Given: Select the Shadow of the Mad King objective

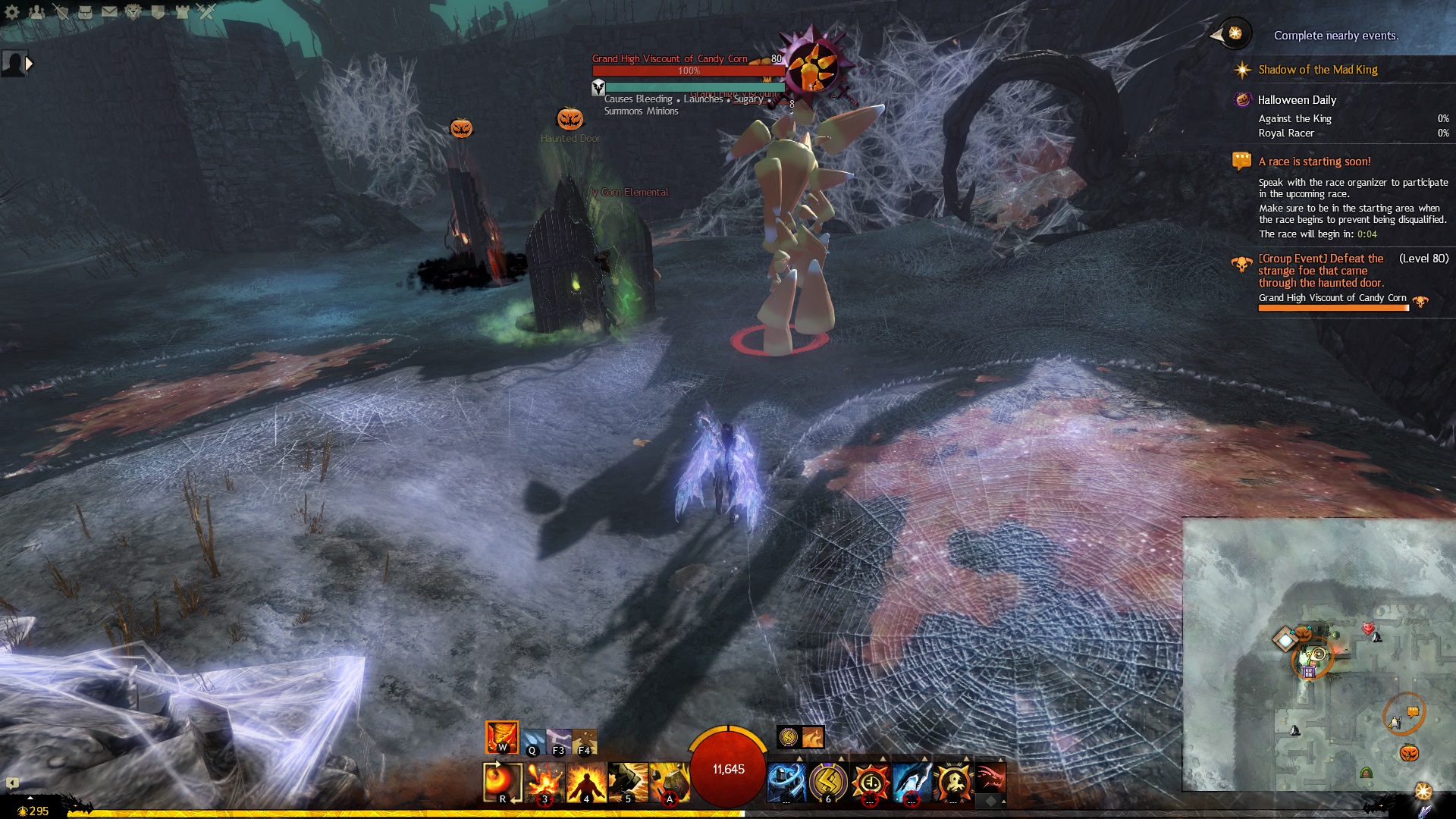Looking at the screenshot, I should [1317, 70].
